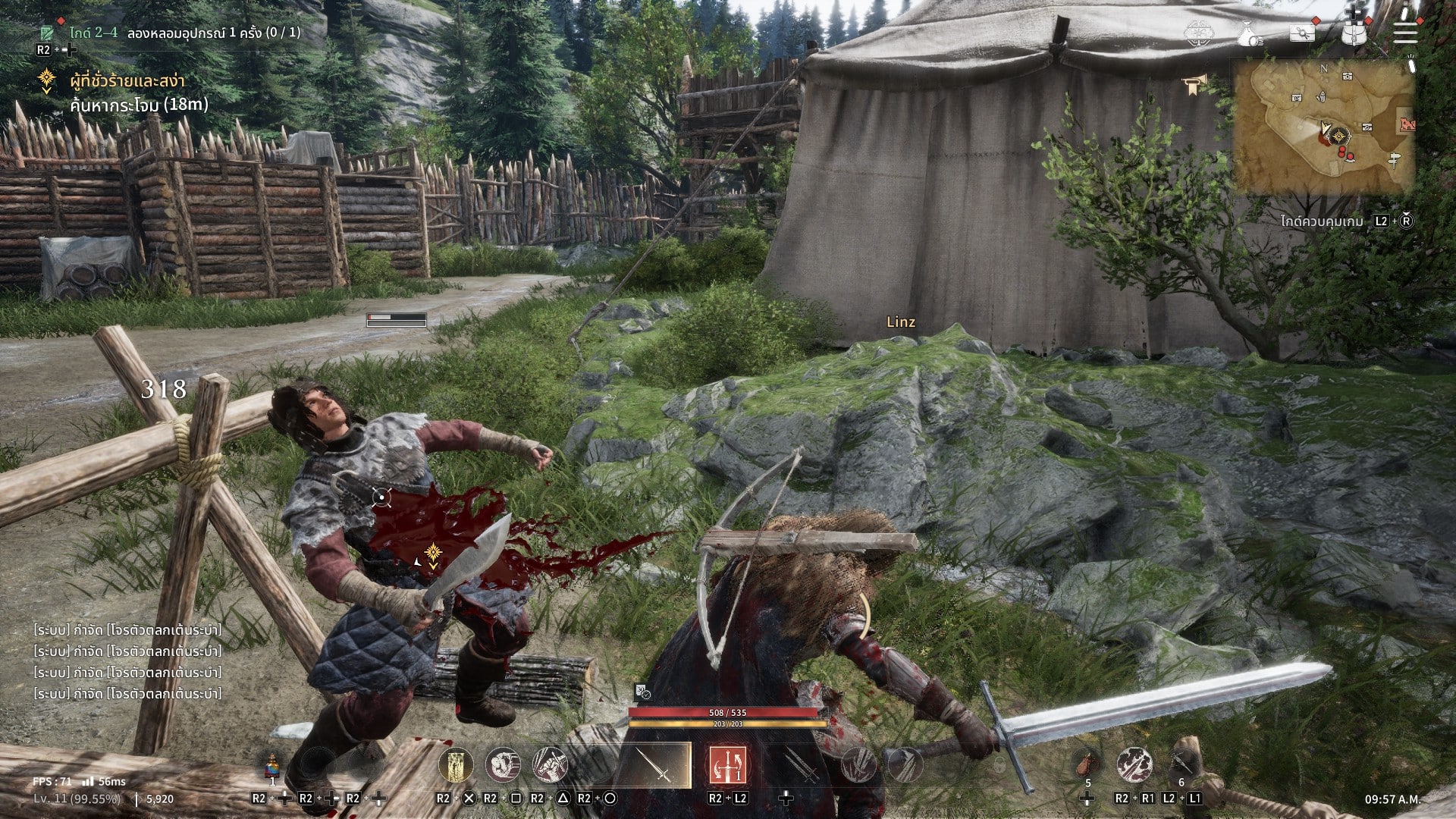
Task: Select the golden quest marker on minimap
Action: coord(1341,137)
